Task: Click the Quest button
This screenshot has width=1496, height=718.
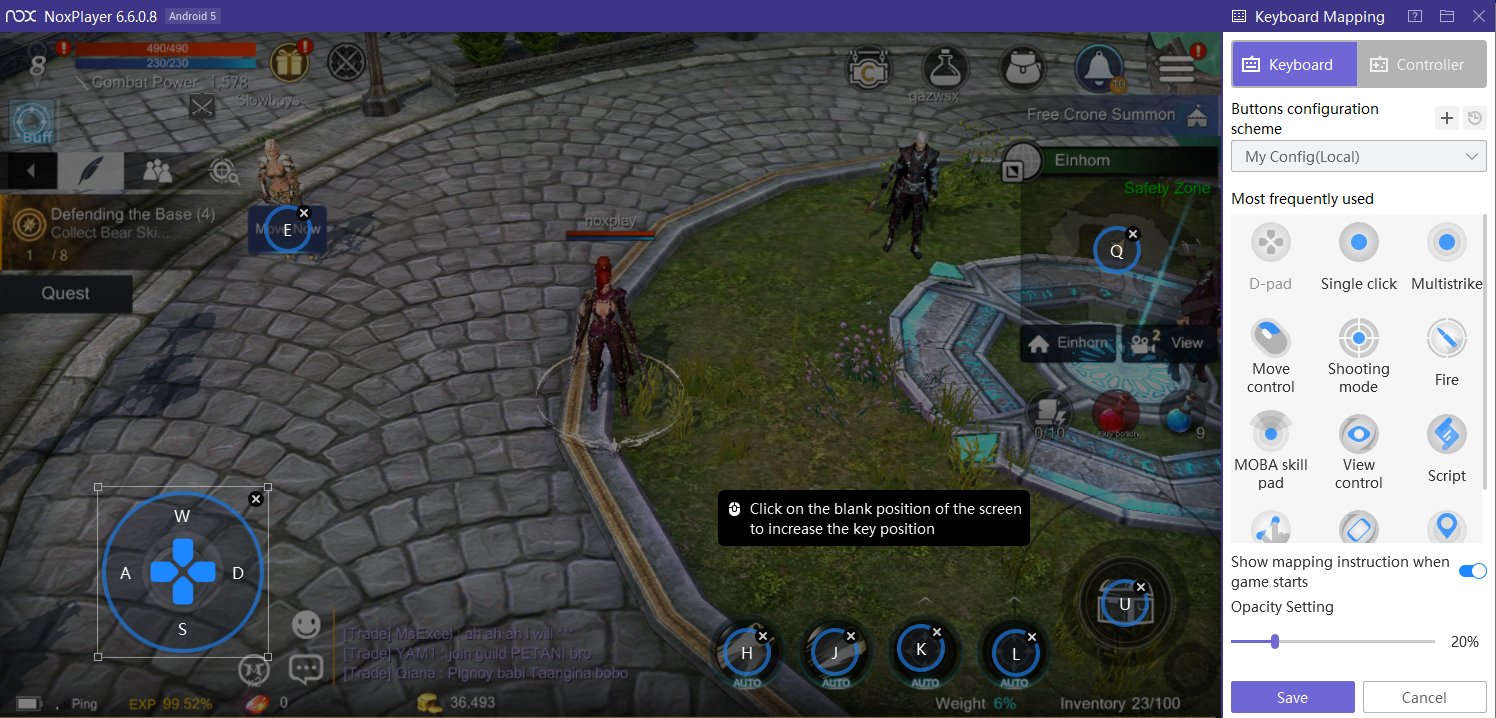Action: coord(66,293)
